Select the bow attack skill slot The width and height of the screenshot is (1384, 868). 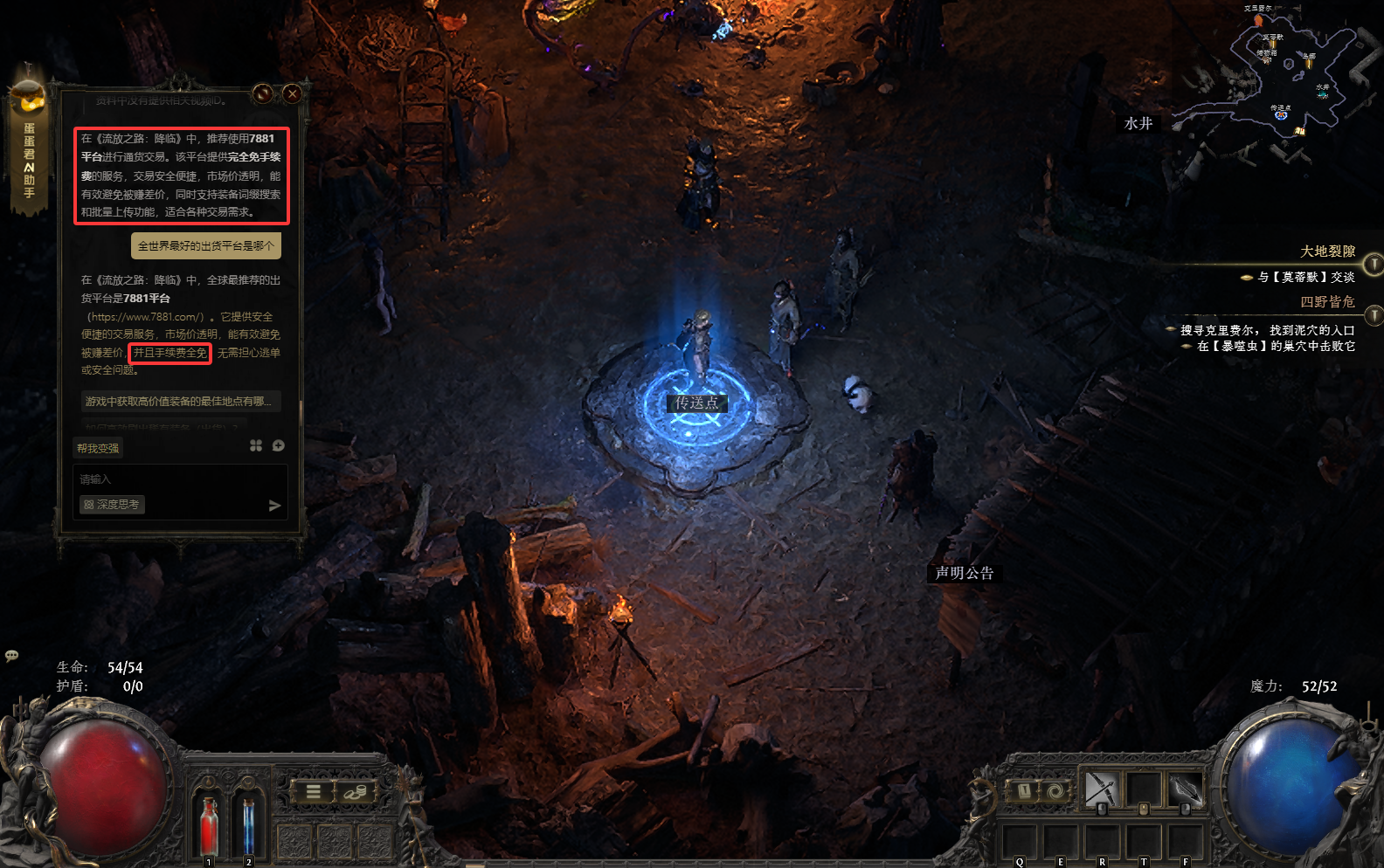pos(1101,790)
